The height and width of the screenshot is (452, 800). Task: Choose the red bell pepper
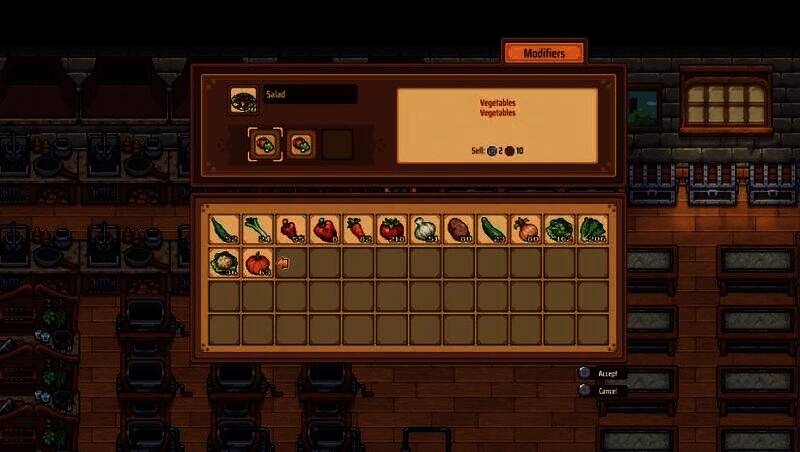[324, 229]
